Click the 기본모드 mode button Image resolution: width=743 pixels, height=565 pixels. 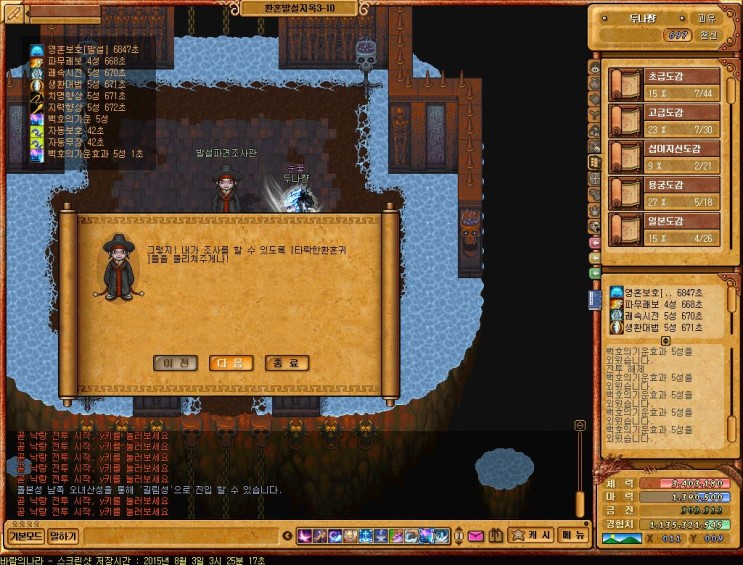(24, 537)
